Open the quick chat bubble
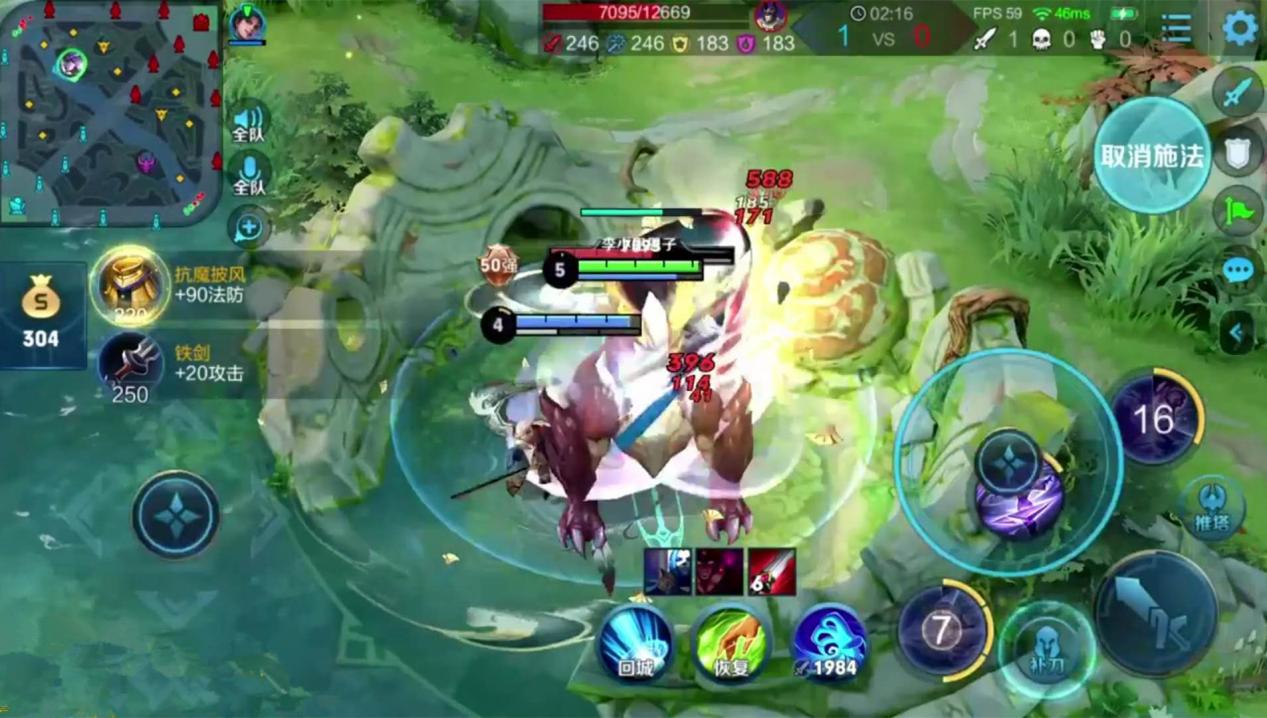This screenshot has width=1267, height=718. coord(1238,270)
